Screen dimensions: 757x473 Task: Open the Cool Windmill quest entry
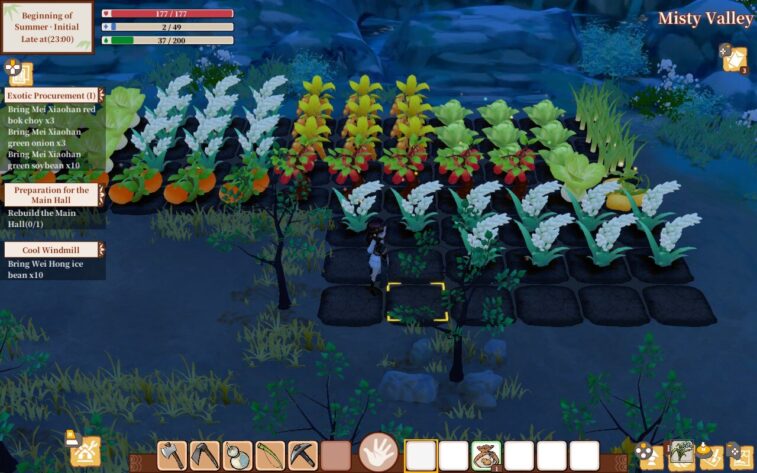point(53,250)
